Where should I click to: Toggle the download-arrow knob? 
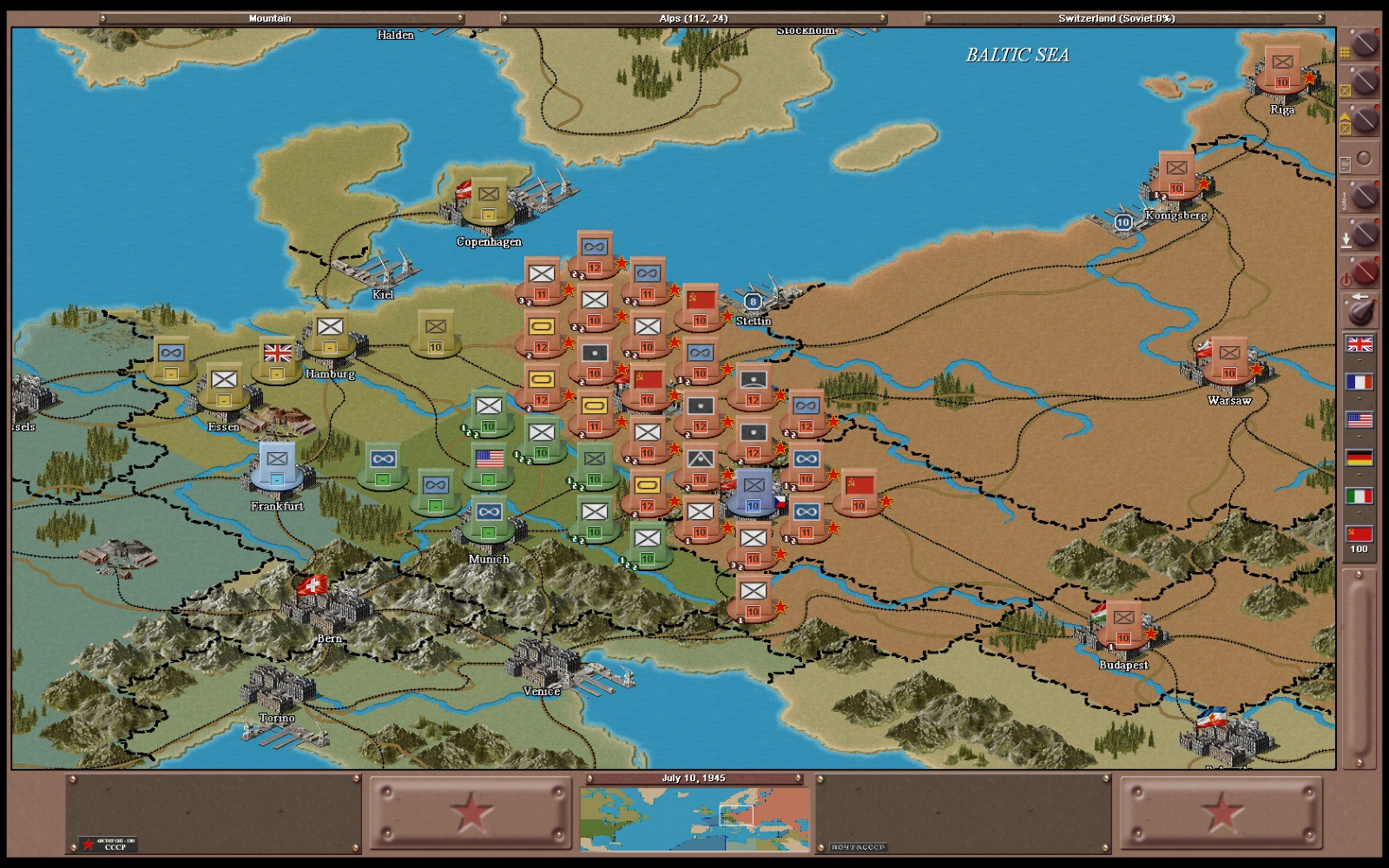1364,234
